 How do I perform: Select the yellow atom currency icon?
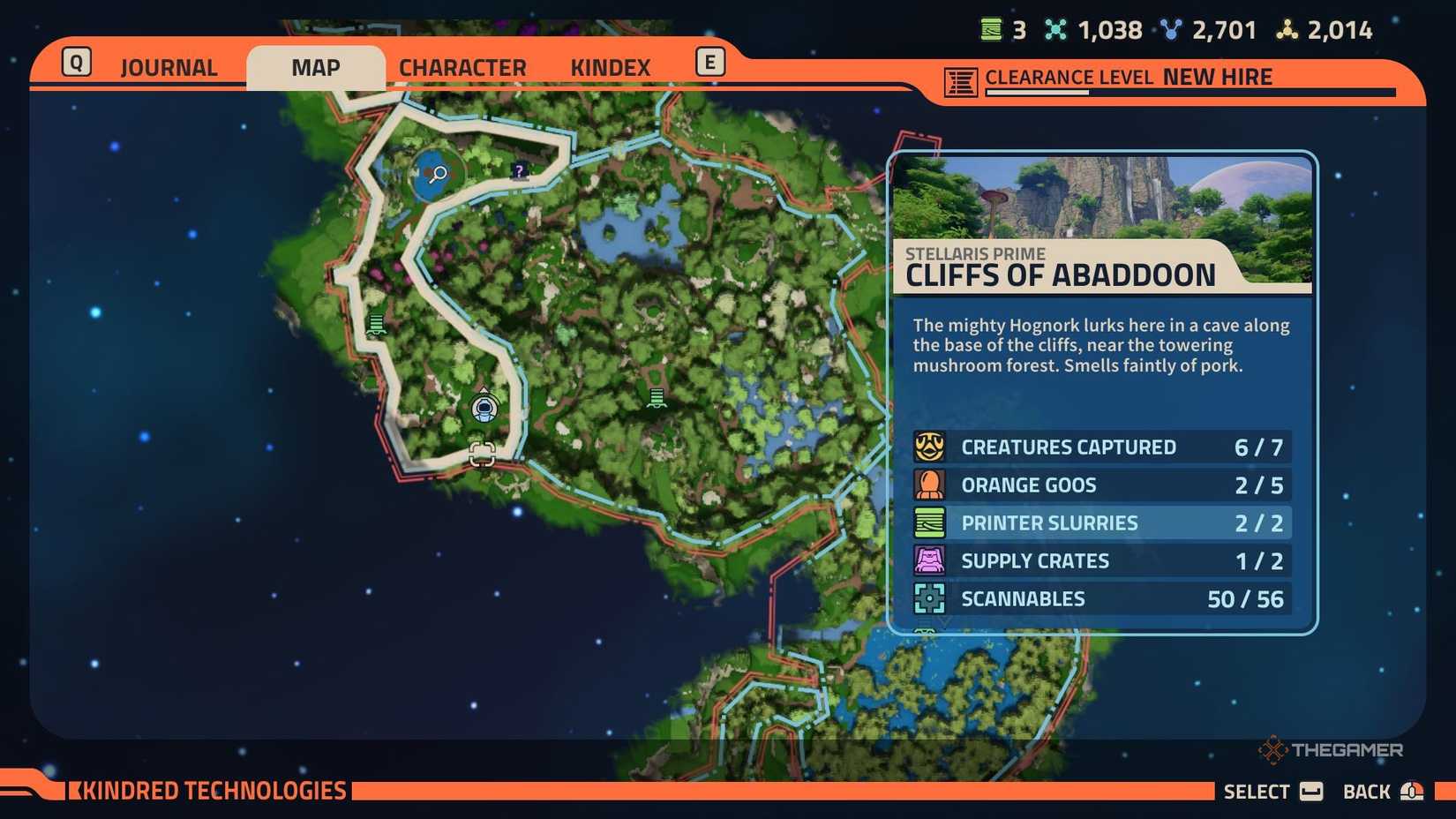[x=1284, y=29]
